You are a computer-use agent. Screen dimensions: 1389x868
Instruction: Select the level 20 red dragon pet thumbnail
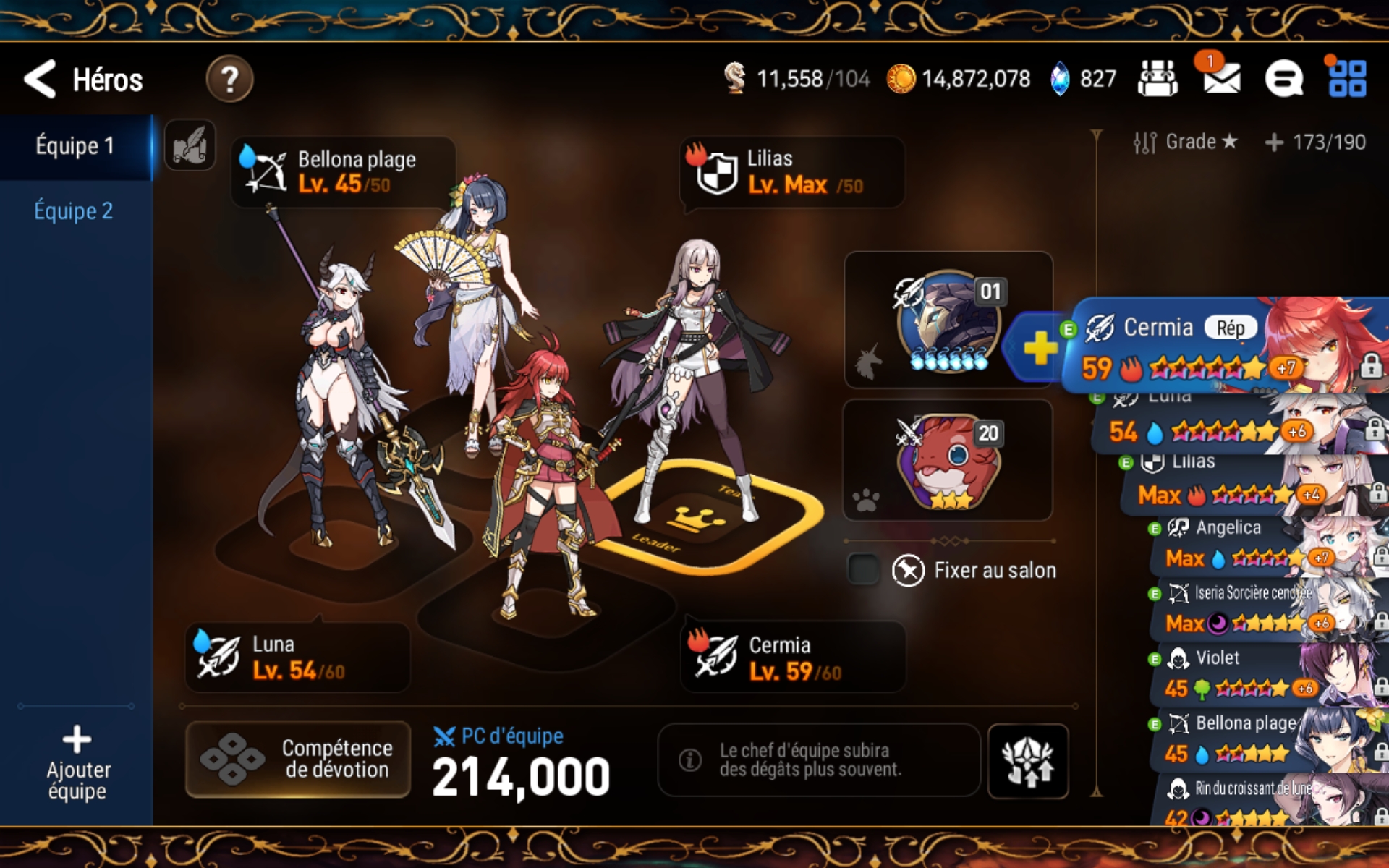[948, 461]
